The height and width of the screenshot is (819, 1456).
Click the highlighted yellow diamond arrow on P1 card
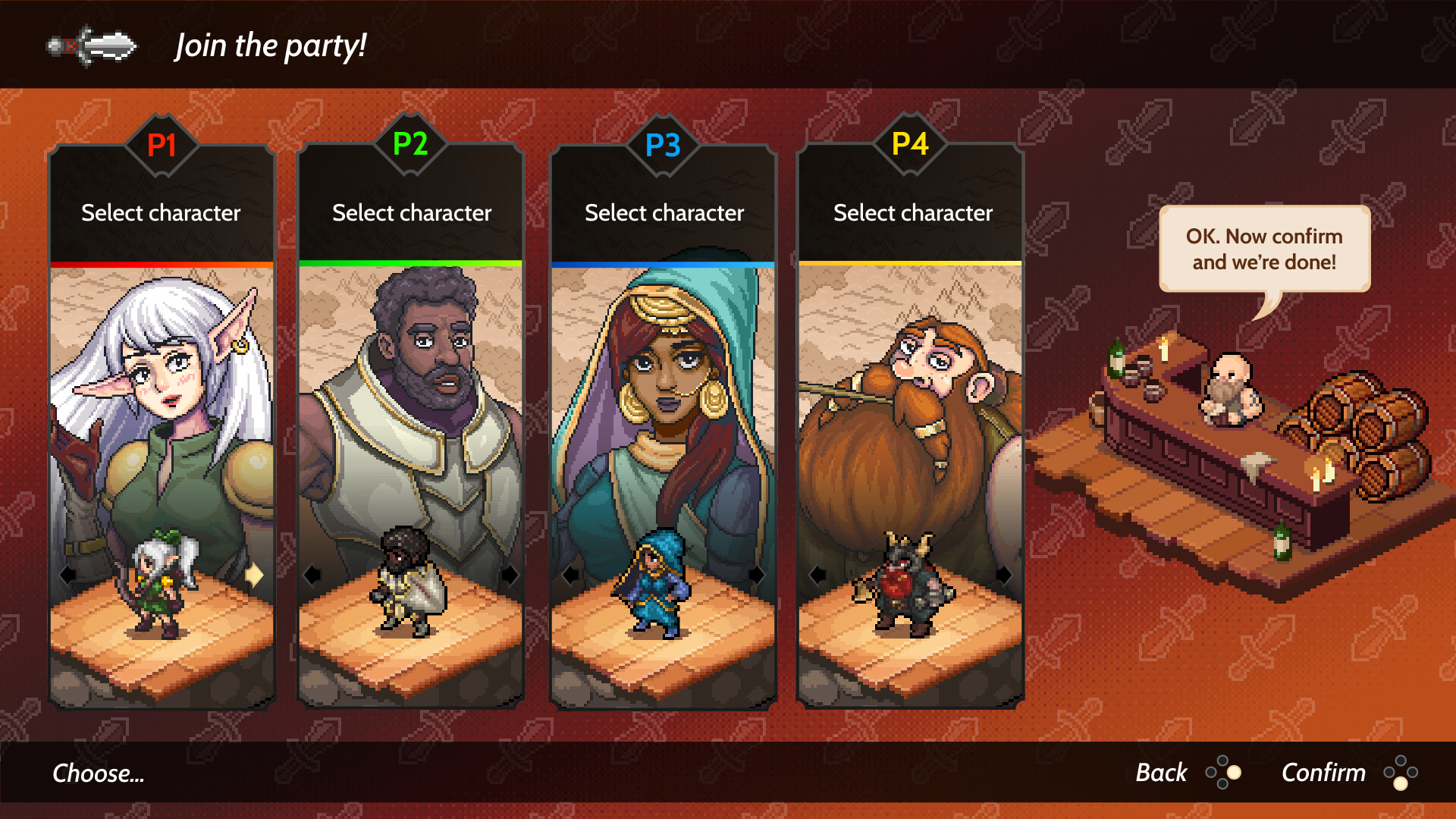[x=256, y=576]
